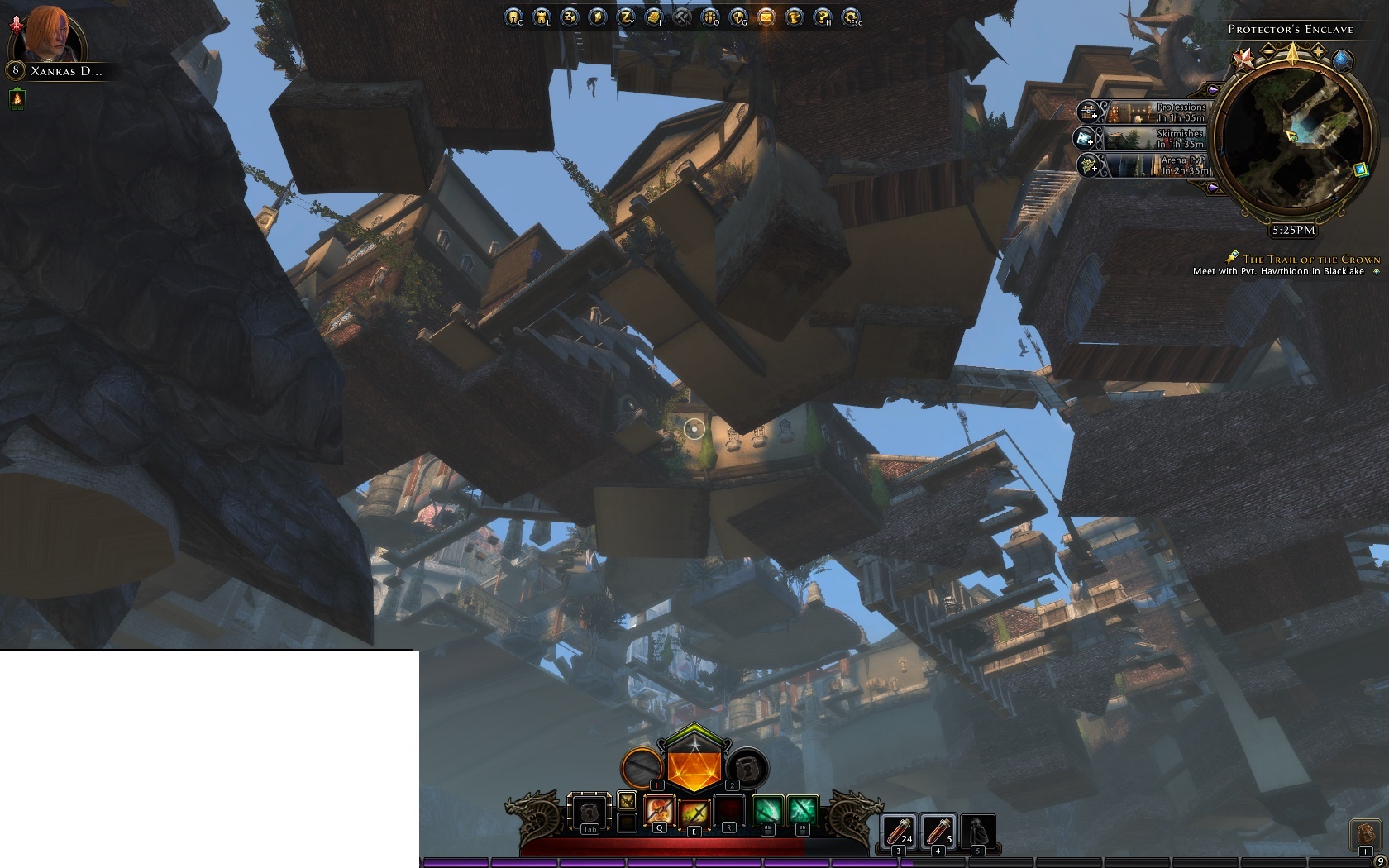The image size is (1389, 868).
Task: Use the health potion stack of 5
Action: [x=938, y=830]
